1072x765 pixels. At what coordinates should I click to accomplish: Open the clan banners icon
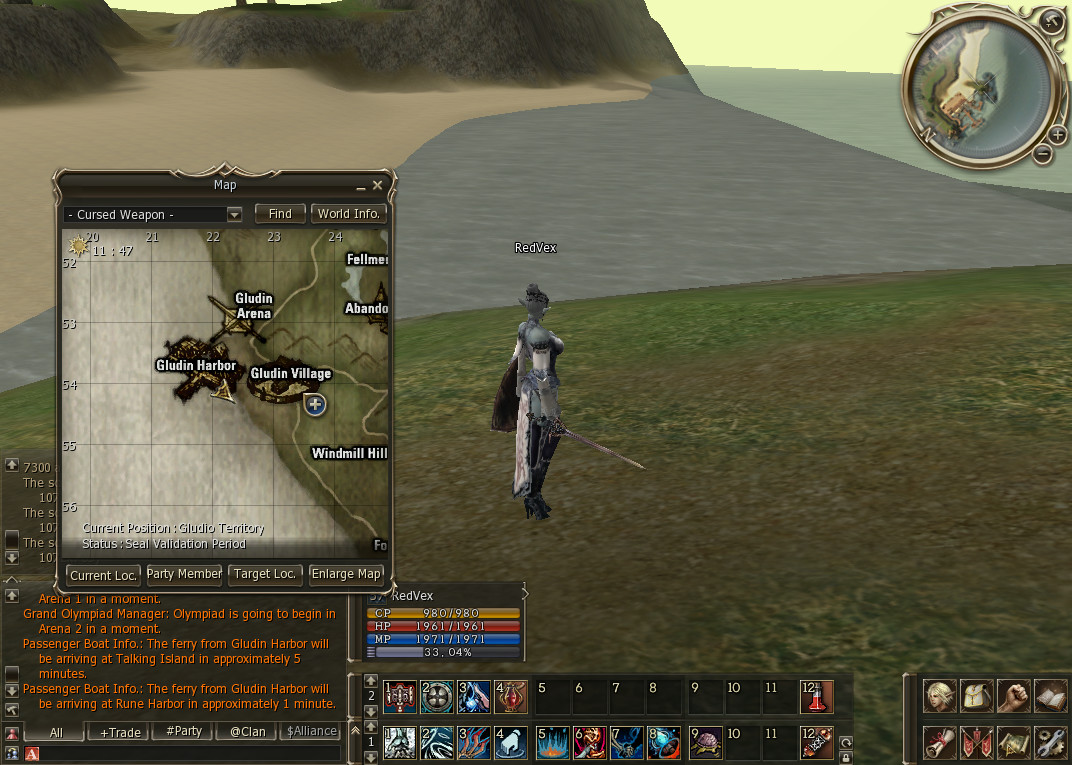tap(975, 743)
